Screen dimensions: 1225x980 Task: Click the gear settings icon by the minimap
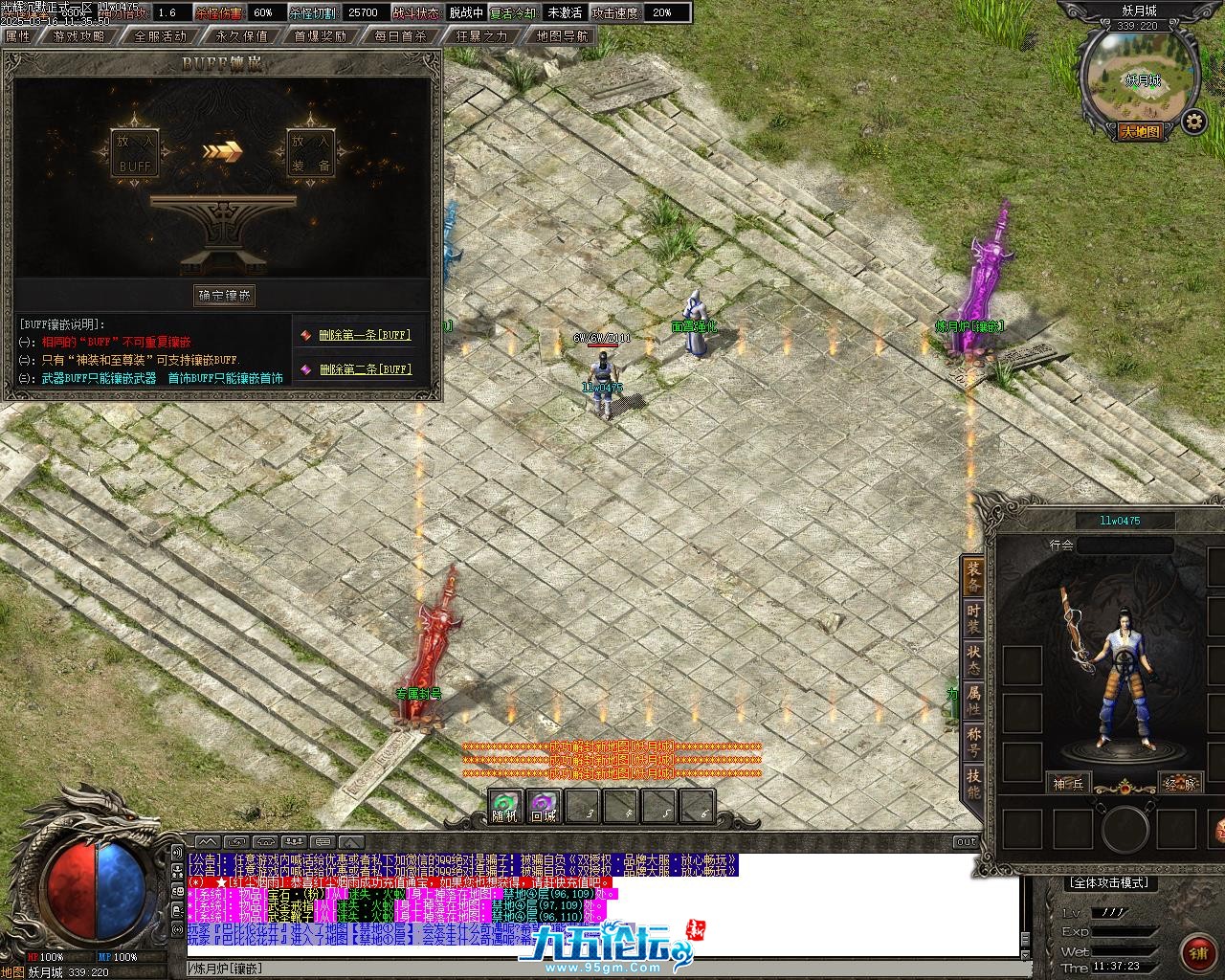pos(1192,122)
